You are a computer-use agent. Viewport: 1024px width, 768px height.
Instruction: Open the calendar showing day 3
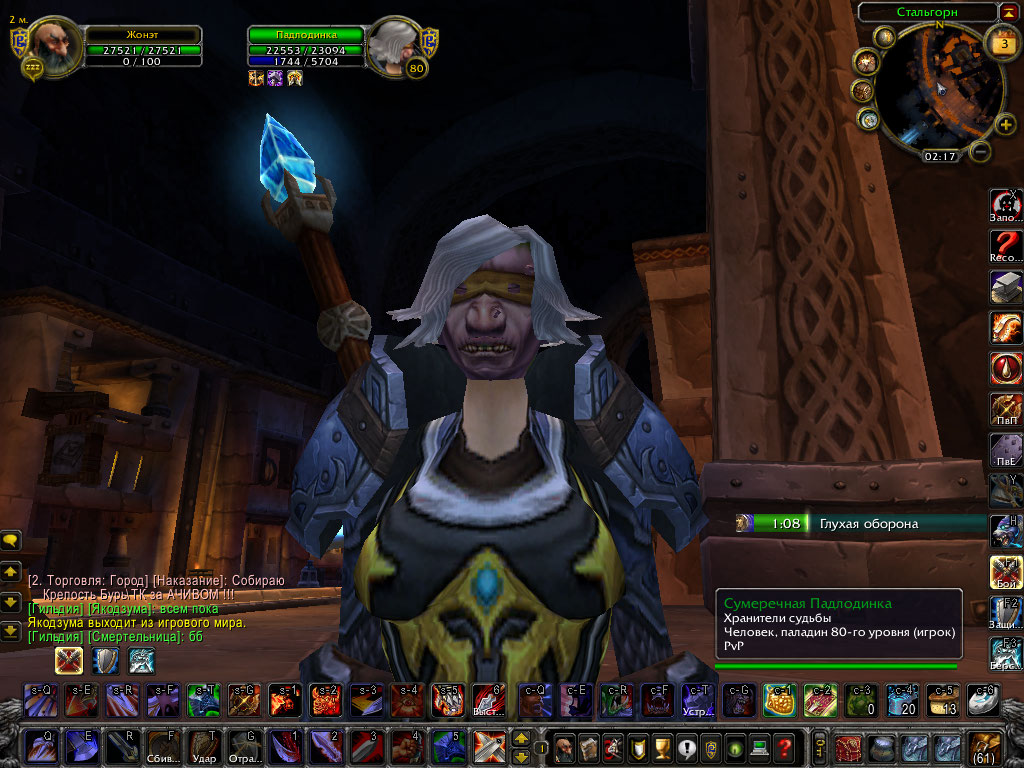pos(1002,45)
